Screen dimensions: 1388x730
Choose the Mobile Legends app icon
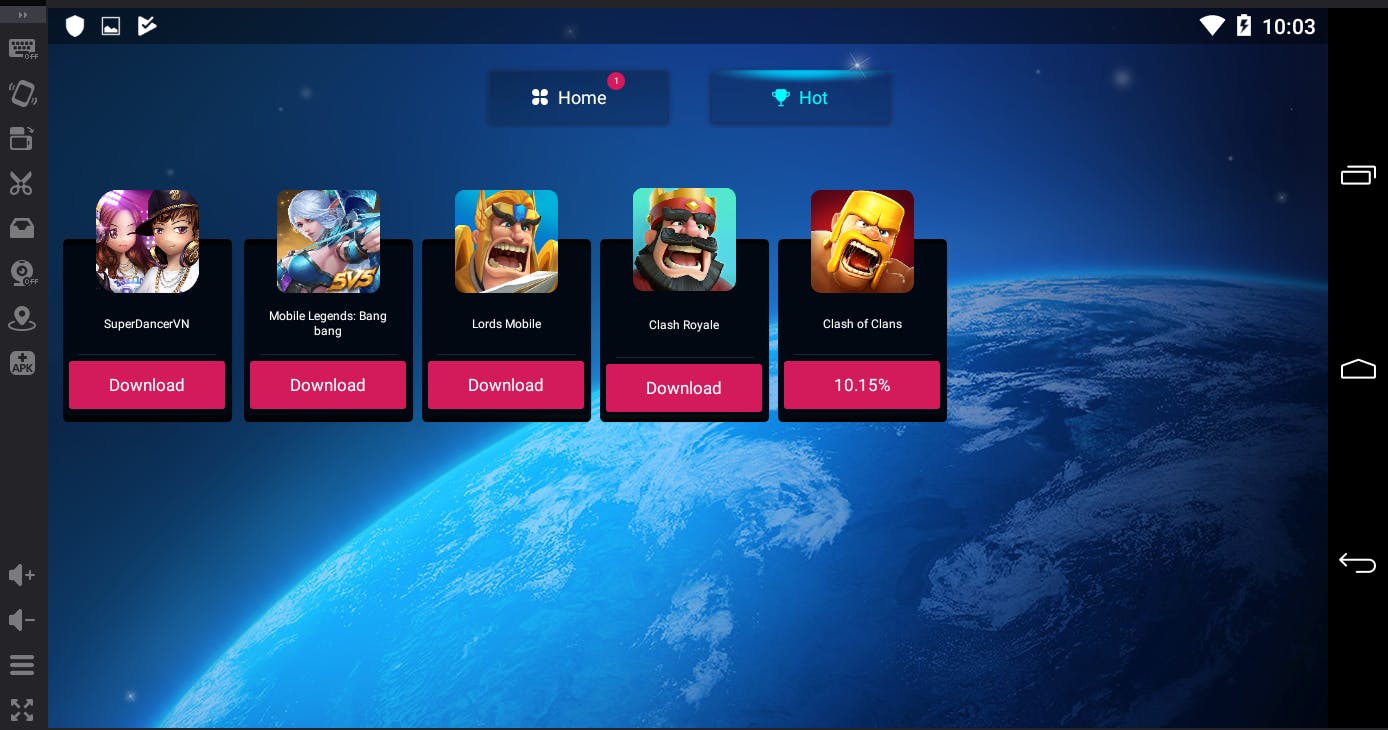(328, 241)
